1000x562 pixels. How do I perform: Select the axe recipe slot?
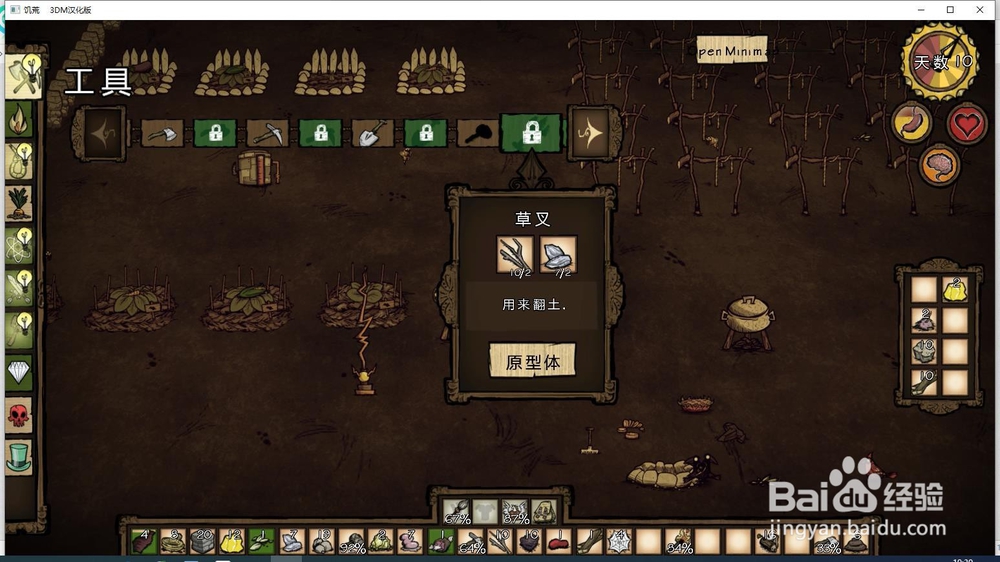coord(162,133)
